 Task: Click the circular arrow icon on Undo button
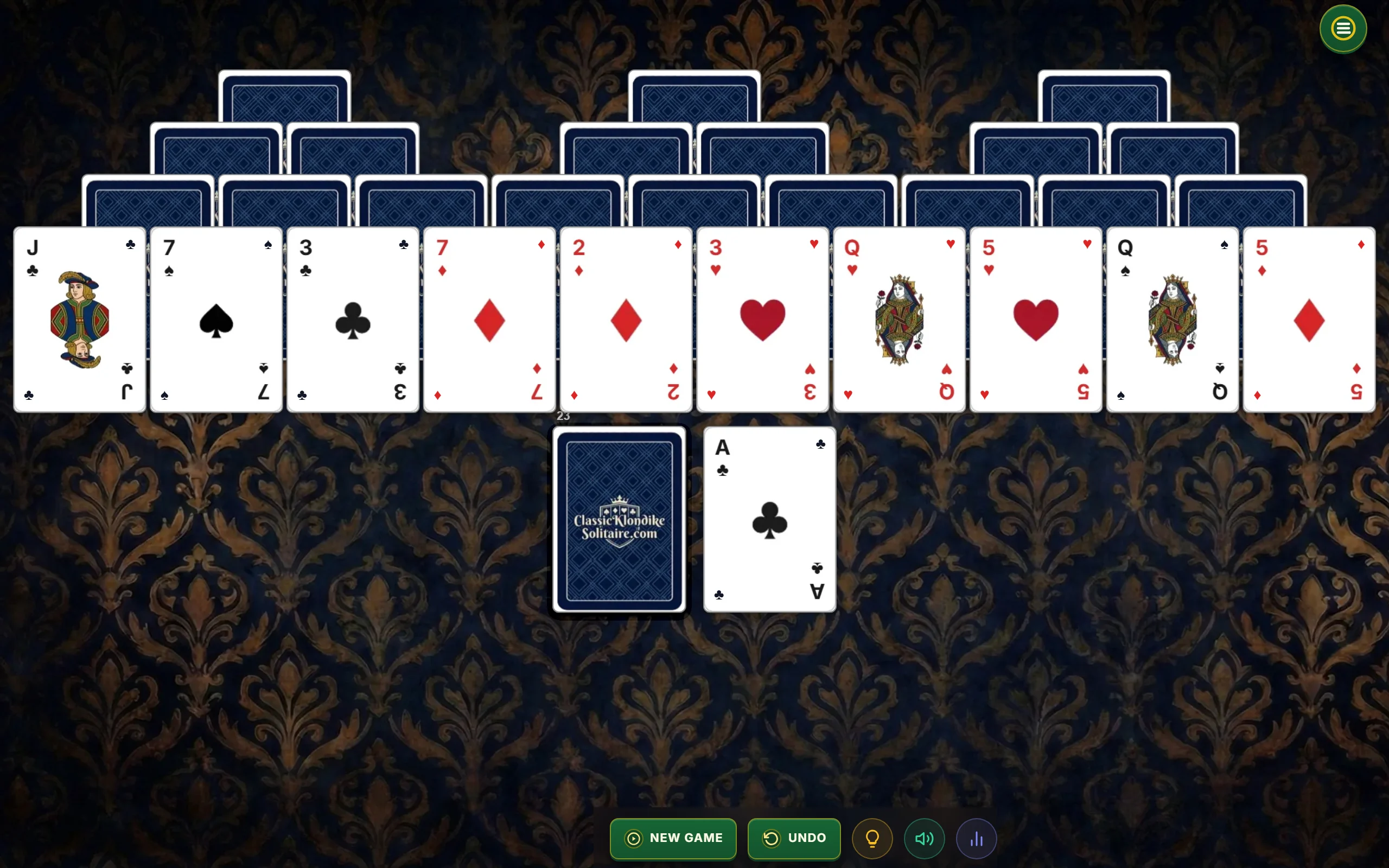click(x=772, y=838)
